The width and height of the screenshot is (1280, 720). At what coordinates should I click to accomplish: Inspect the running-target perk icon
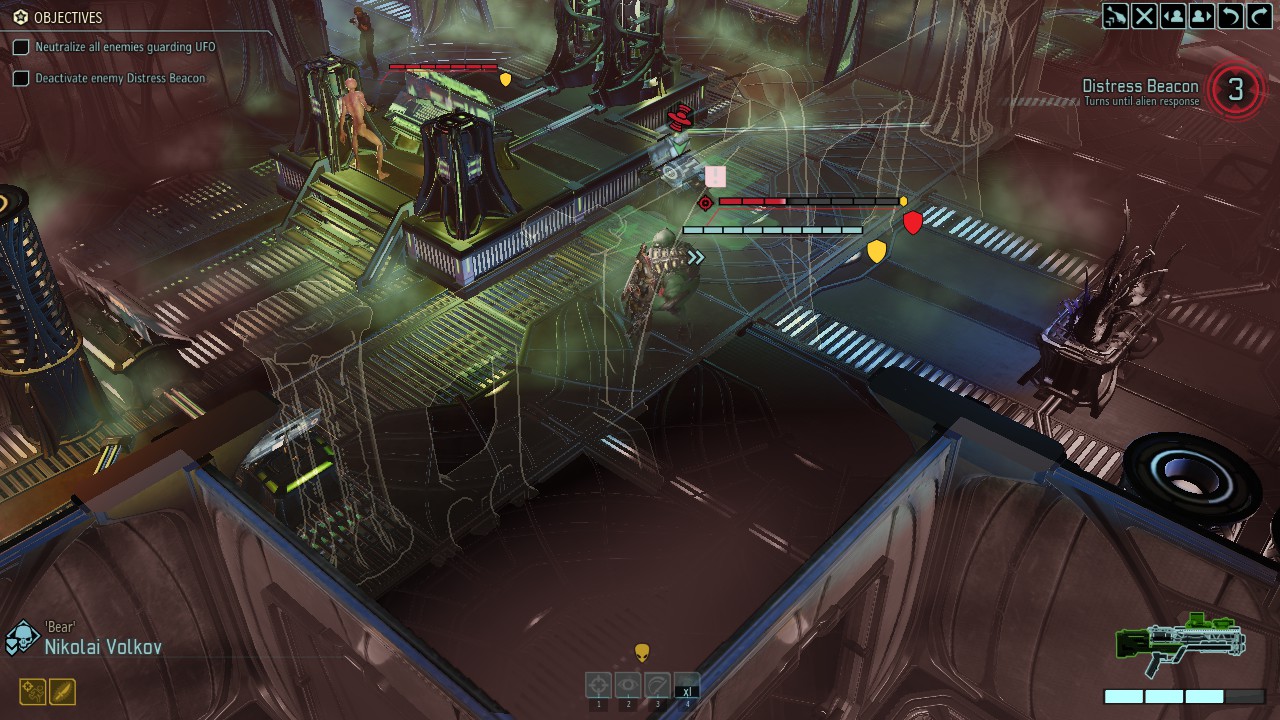click(32, 691)
